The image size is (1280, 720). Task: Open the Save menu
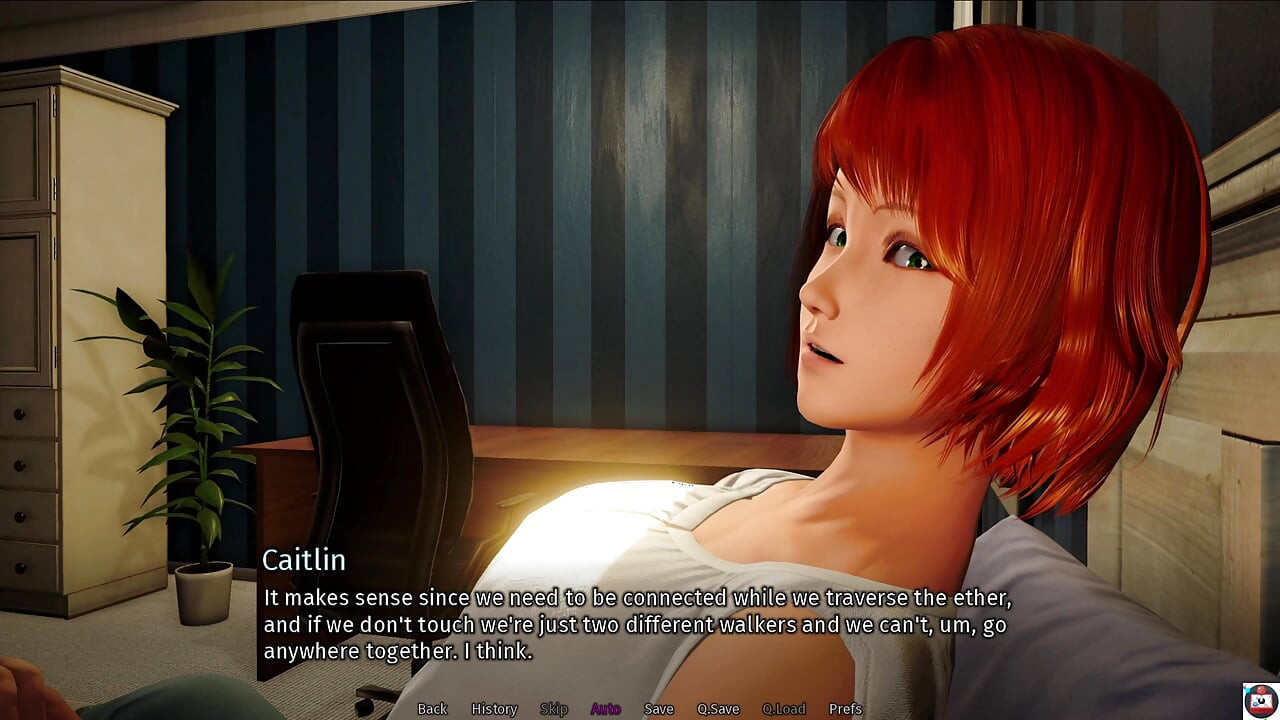point(659,709)
